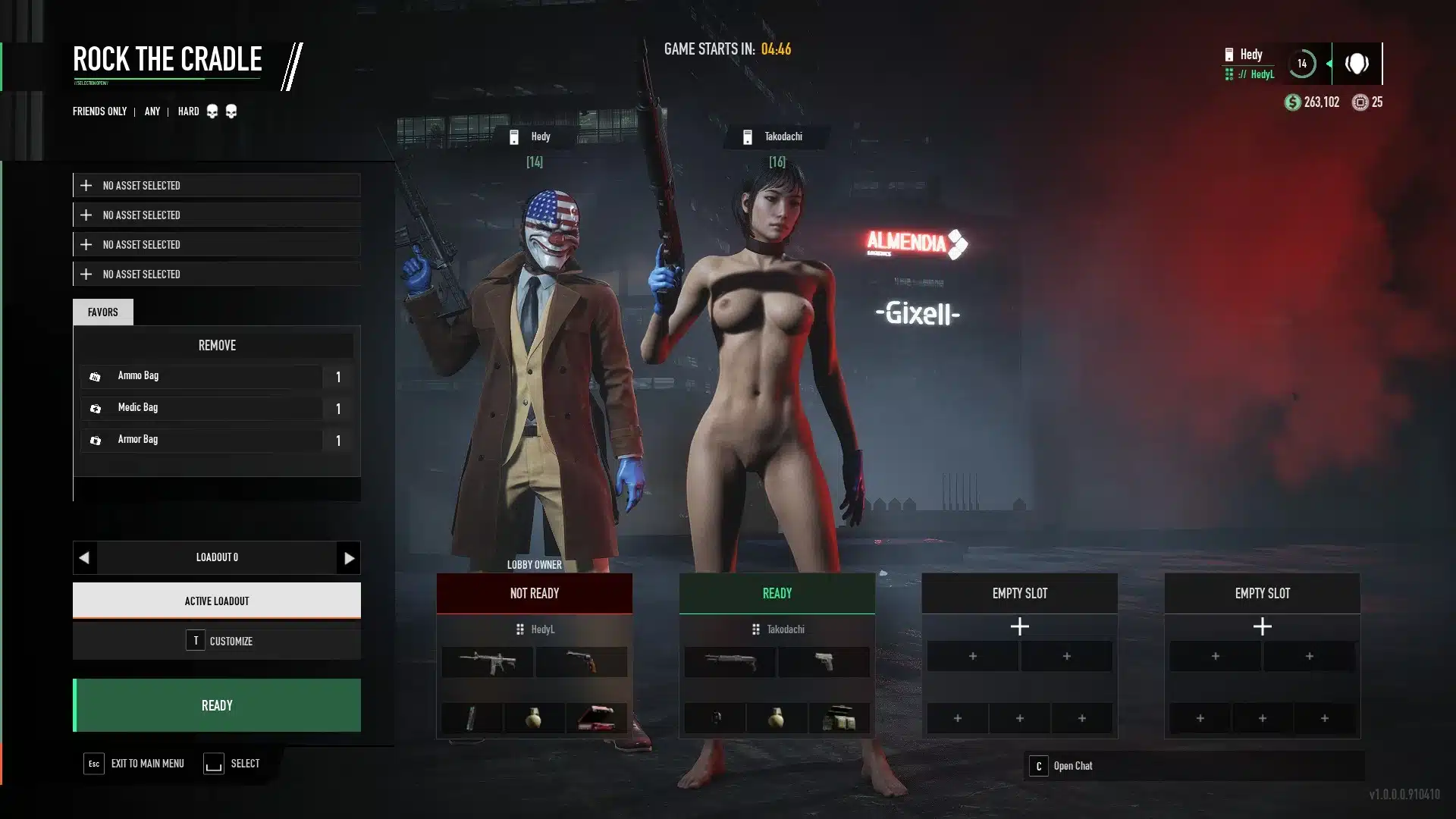Image resolution: width=1456 pixels, height=819 pixels.
Task: Remove the selected favors
Action: click(217, 346)
